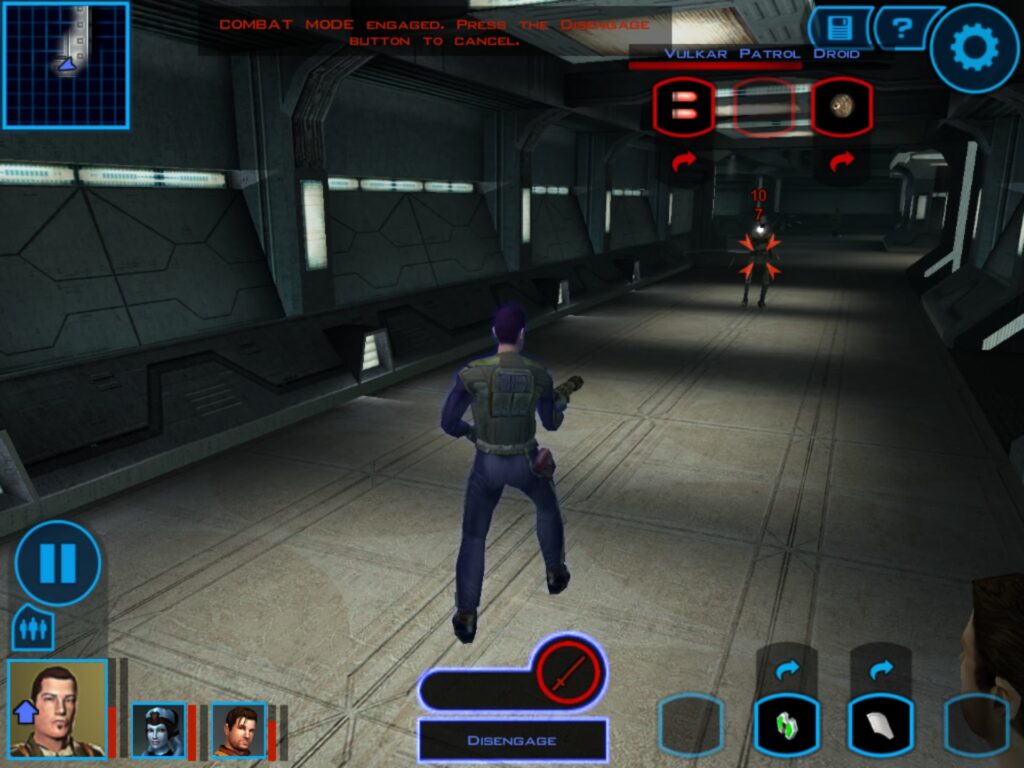Select the blaster attack action icon
Viewport: 1024px width, 768px height.
coord(684,107)
